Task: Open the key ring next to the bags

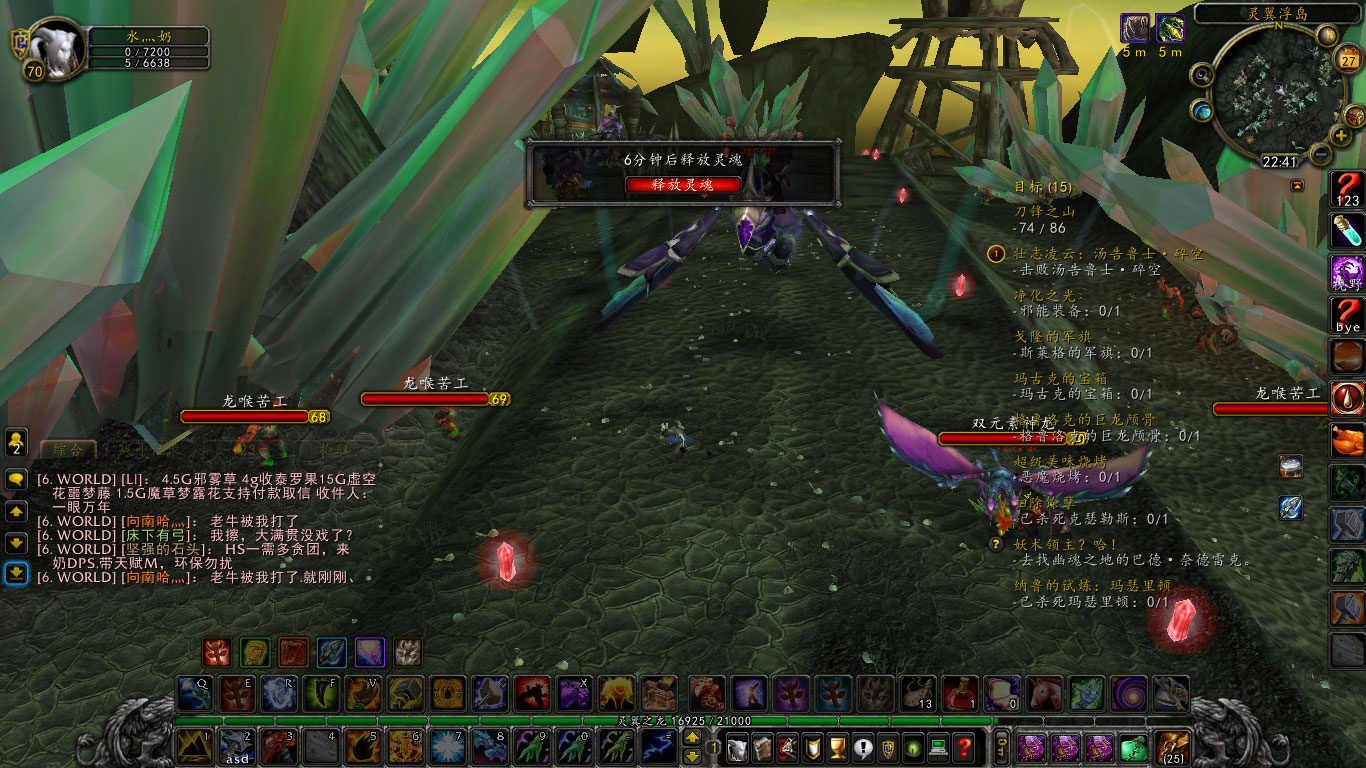Action: click(x=1003, y=749)
